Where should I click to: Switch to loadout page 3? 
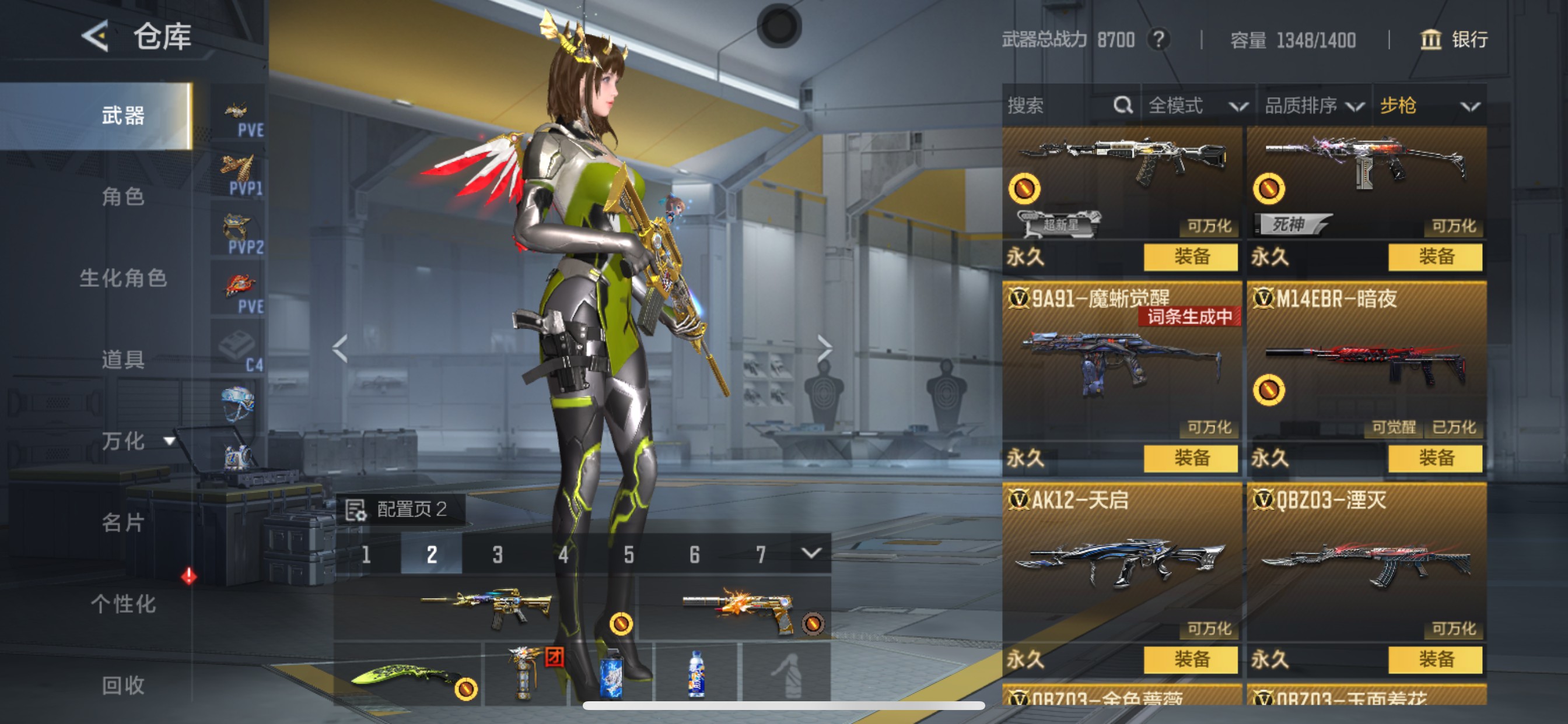(498, 555)
